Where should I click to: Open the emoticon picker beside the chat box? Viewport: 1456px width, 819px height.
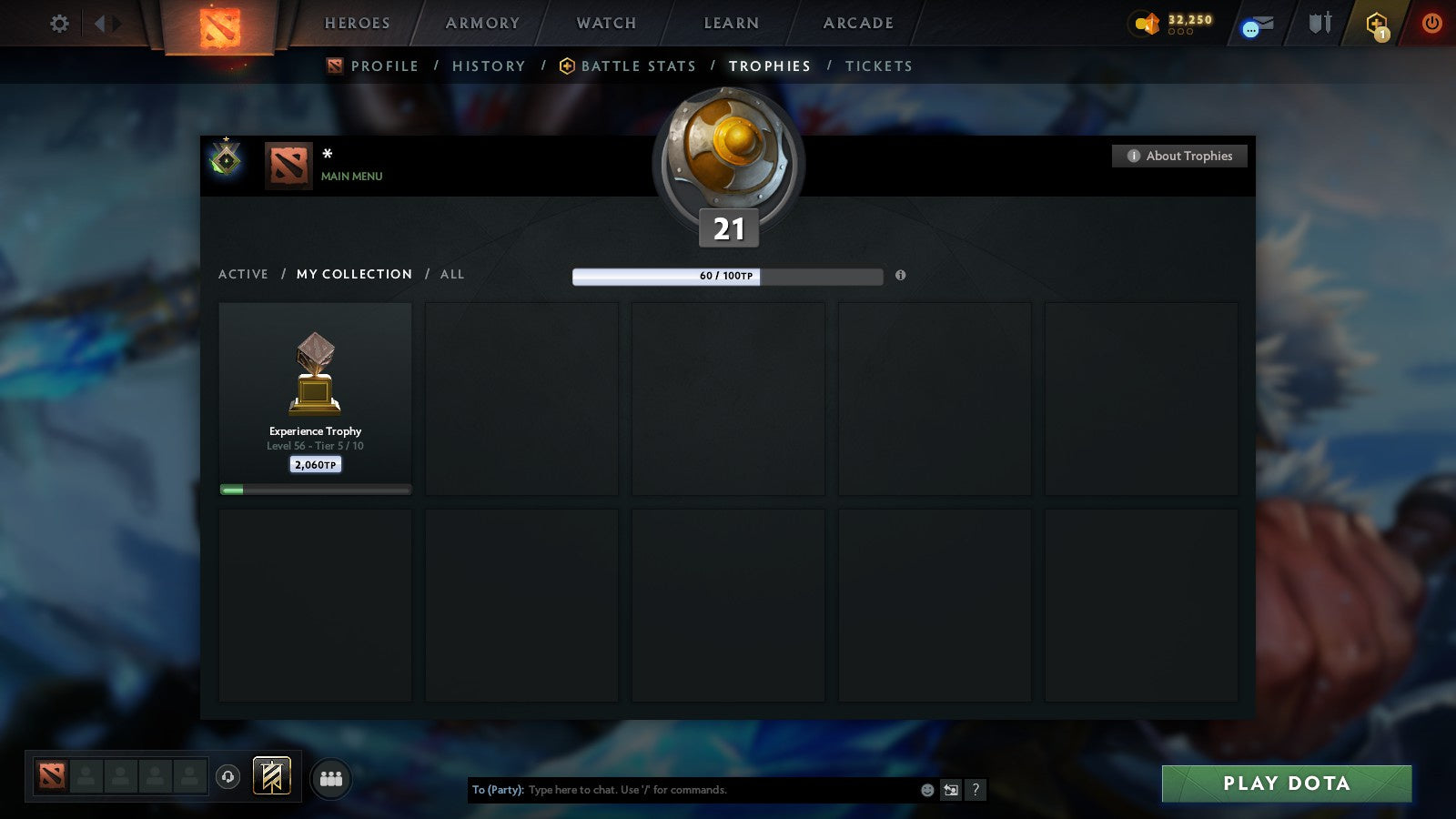tap(926, 790)
